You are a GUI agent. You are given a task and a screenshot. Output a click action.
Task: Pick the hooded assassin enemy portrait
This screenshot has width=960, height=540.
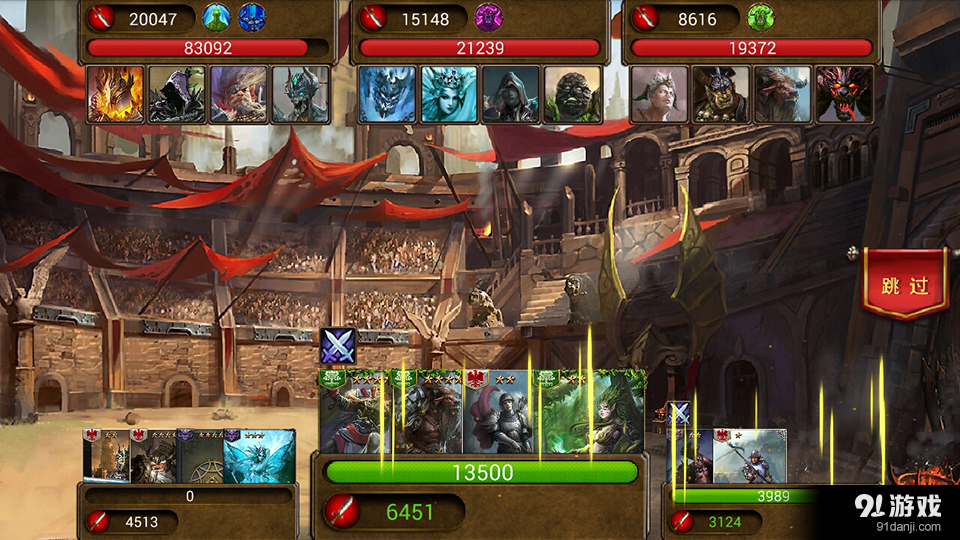click(511, 94)
